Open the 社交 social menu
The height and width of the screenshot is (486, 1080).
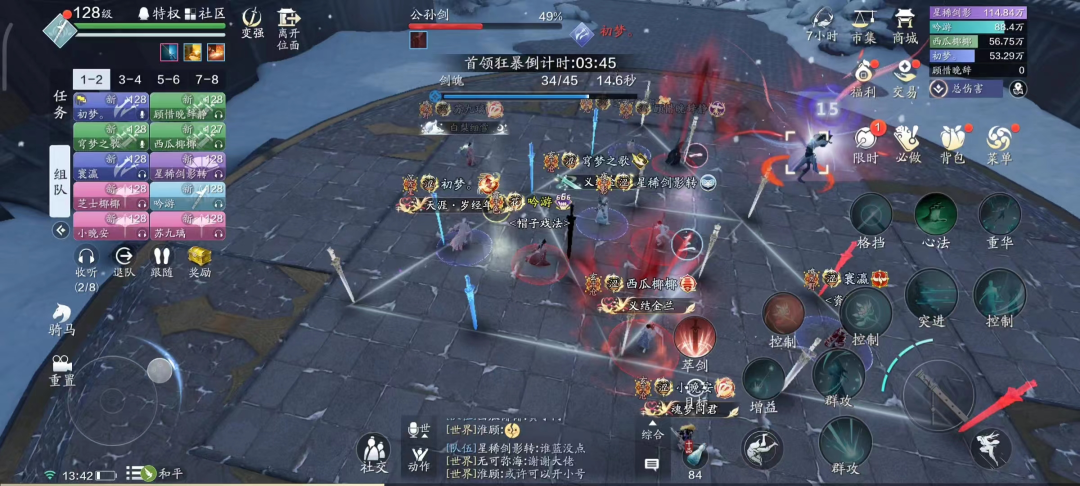coord(373,452)
